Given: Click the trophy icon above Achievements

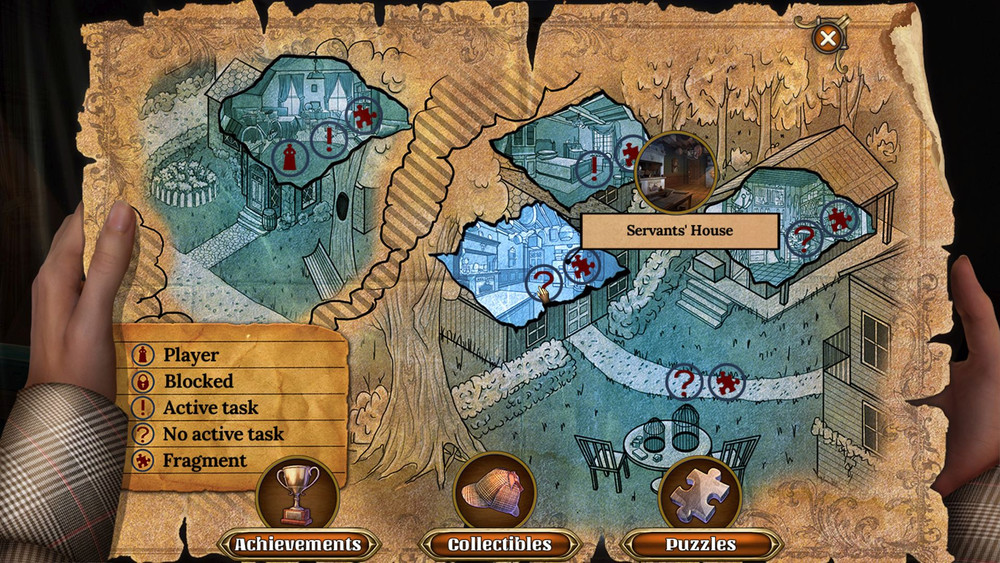Looking at the screenshot, I should (x=297, y=492).
